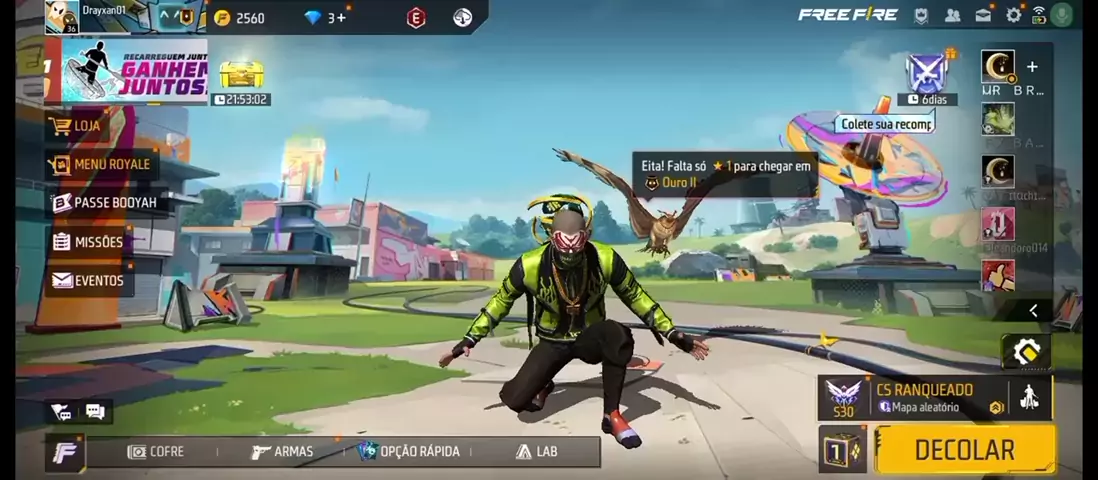Open the chat speech bubble icon
The height and width of the screenshot is (480, 1098).
pyautogui.click(x=95, y=412)
